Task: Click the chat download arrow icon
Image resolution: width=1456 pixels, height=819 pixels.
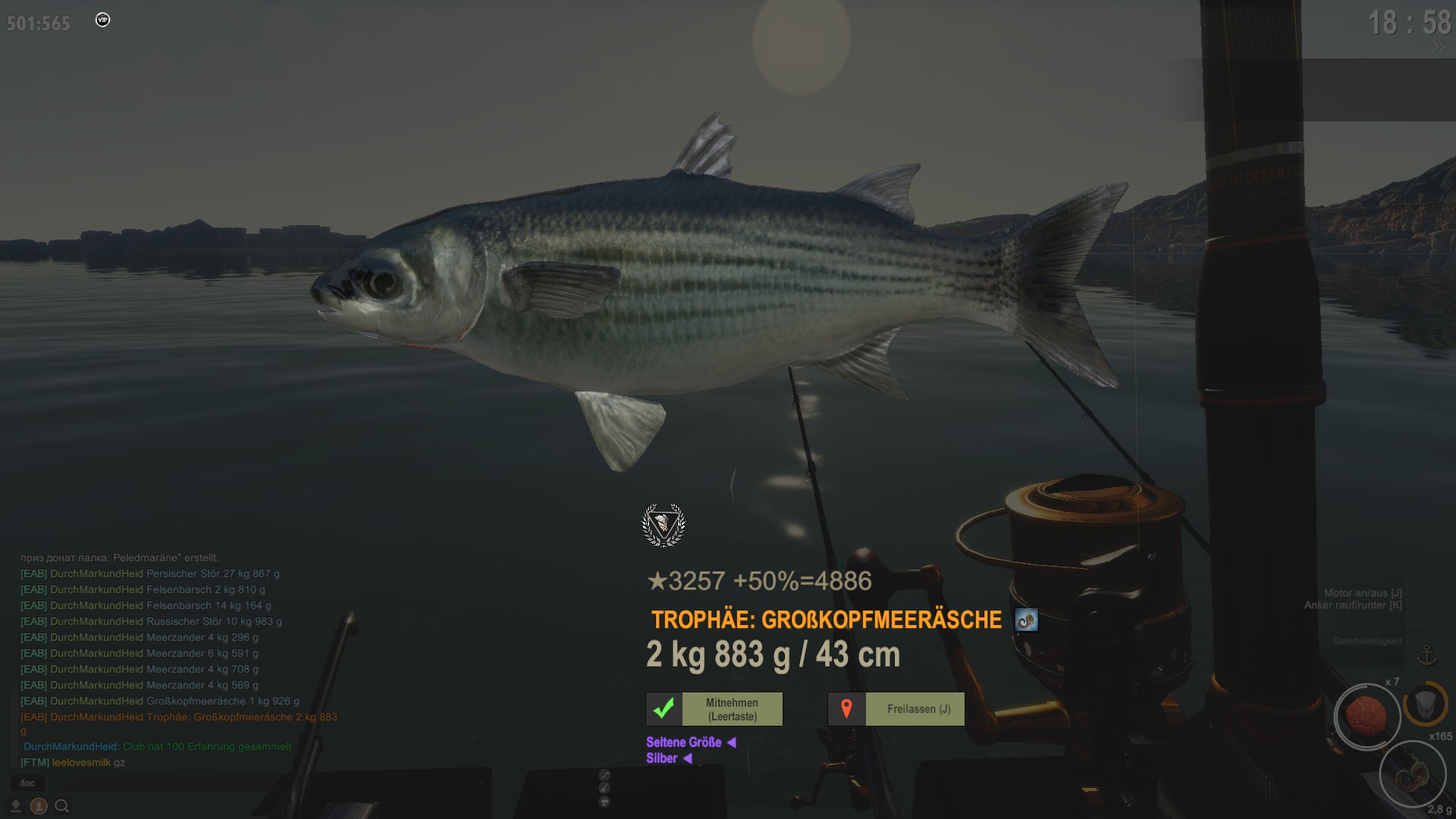Action: click(x=15, y=806)
